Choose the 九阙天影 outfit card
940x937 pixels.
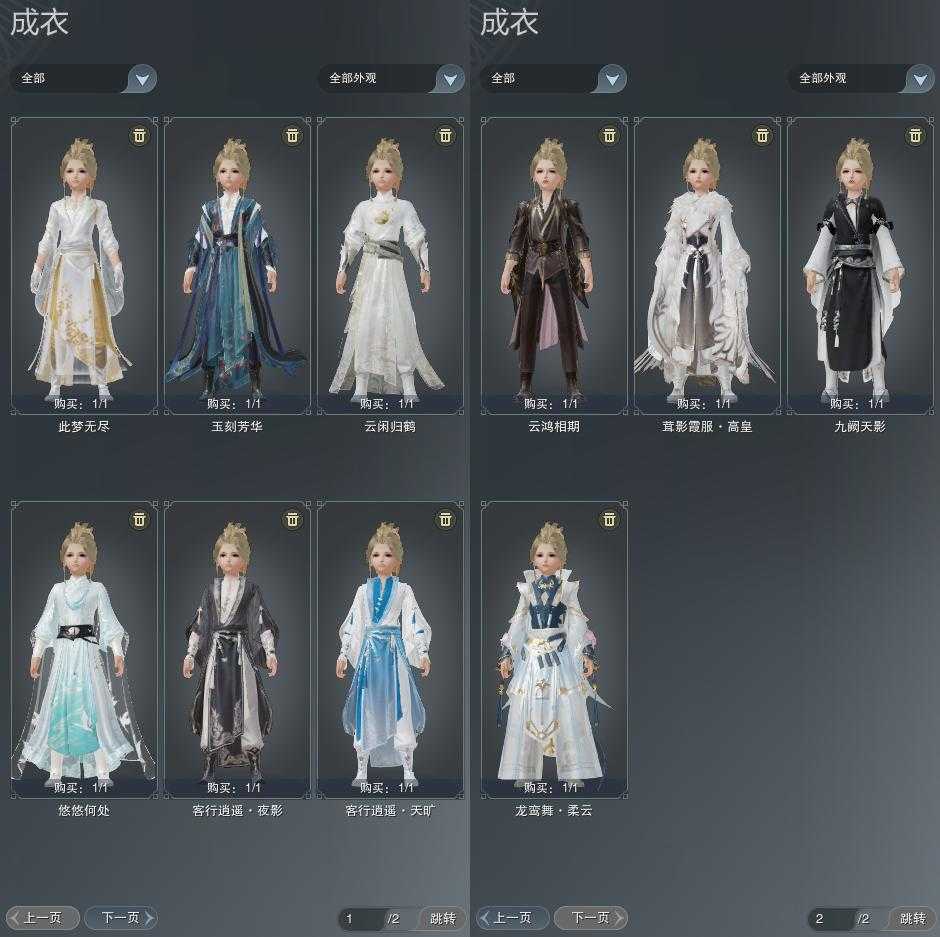[x=860, y=265]
